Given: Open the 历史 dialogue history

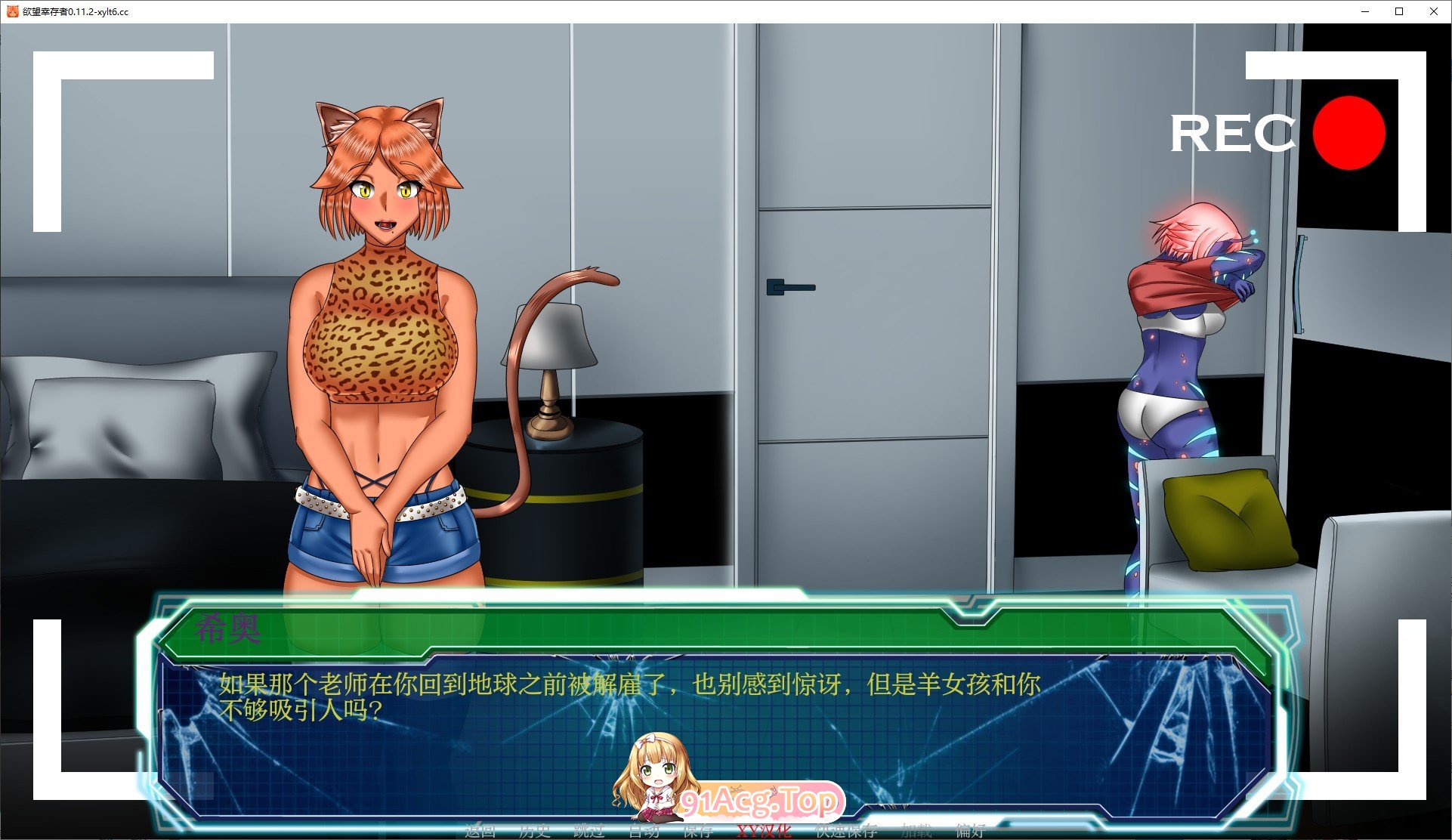Looking at the screenshot, I should (x=534, y=831).
